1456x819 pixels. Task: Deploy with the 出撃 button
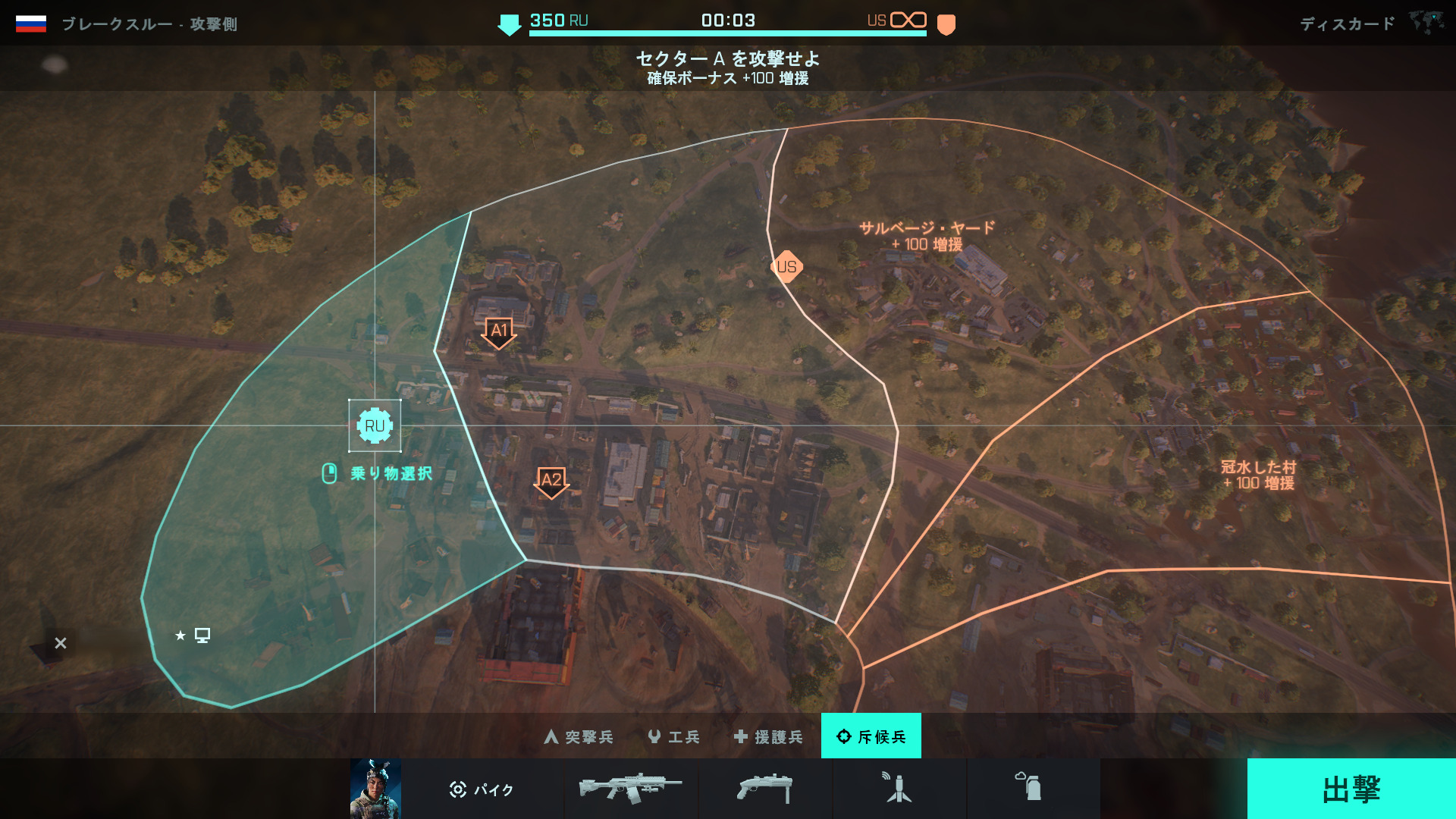[x=1351, y=789]
